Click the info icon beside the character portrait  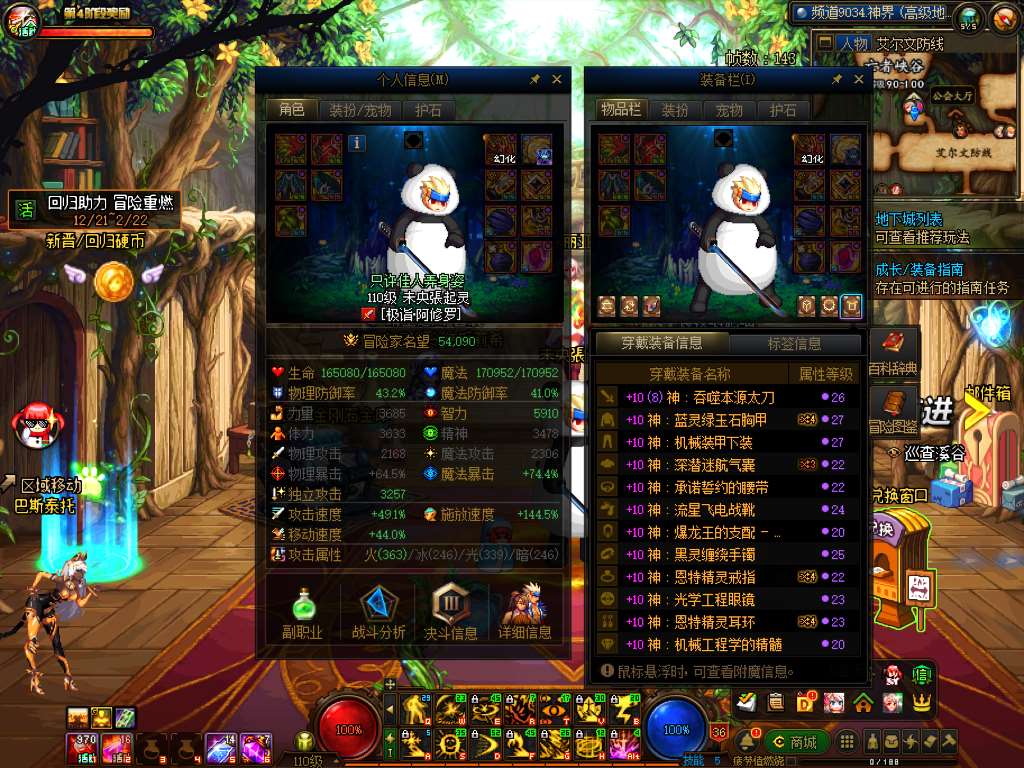tap(357, 143)
